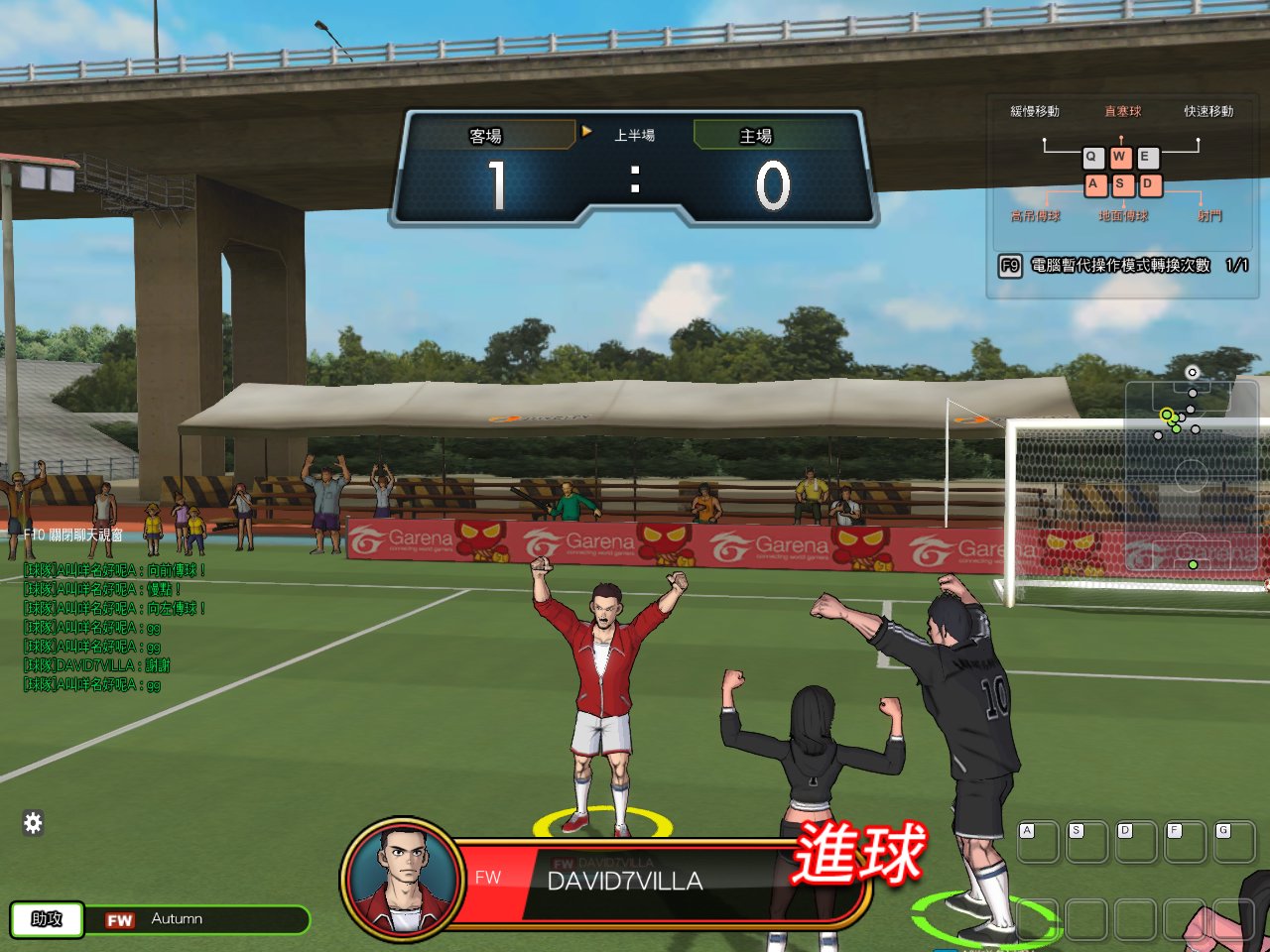The width and height of the screenshot is (1270, 952).
Task: Select DAVID7VILLA's player portrait
Action: click(402, 880)
